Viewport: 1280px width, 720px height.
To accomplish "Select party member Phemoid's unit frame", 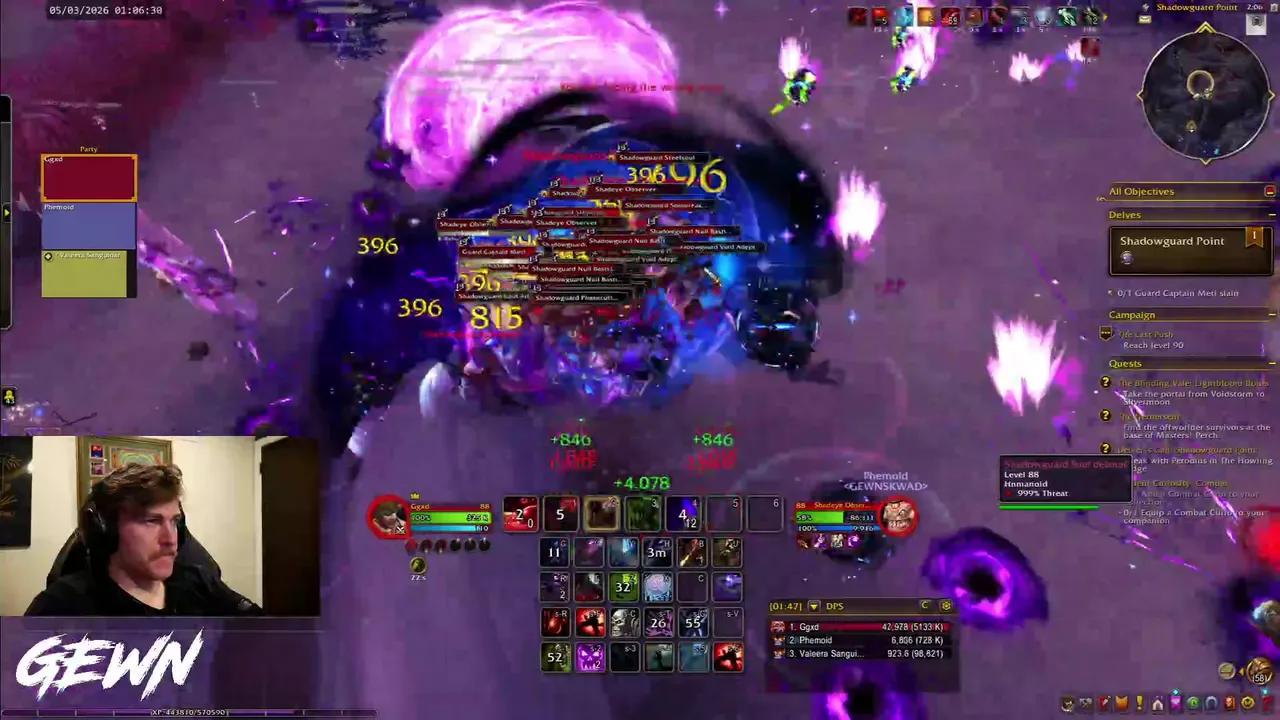I will [x=88, y=225].
